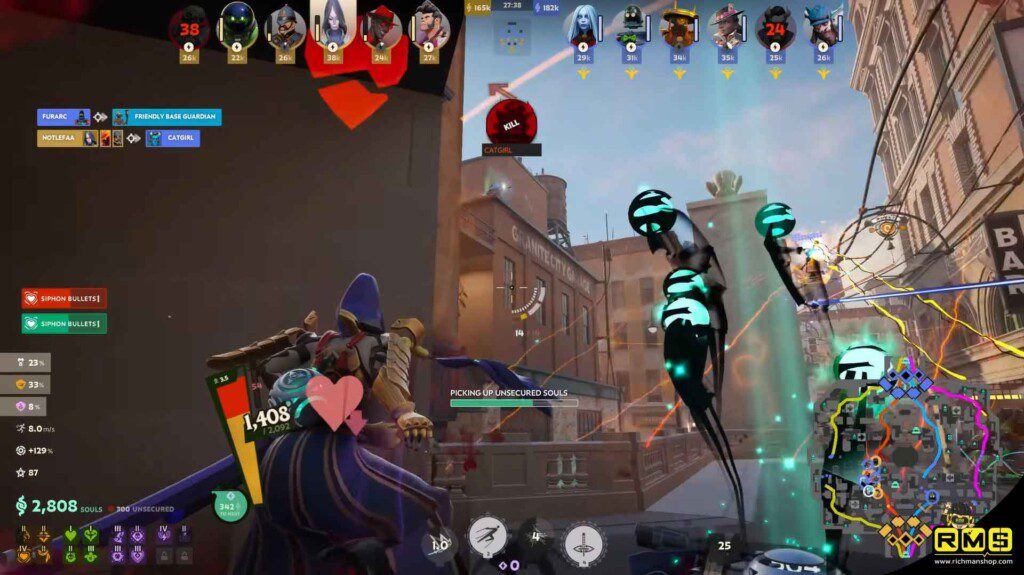Select the green-helmet enemy portrait with 22k souls
This screenshot has width=1024, height=575.
click(238, 27)
